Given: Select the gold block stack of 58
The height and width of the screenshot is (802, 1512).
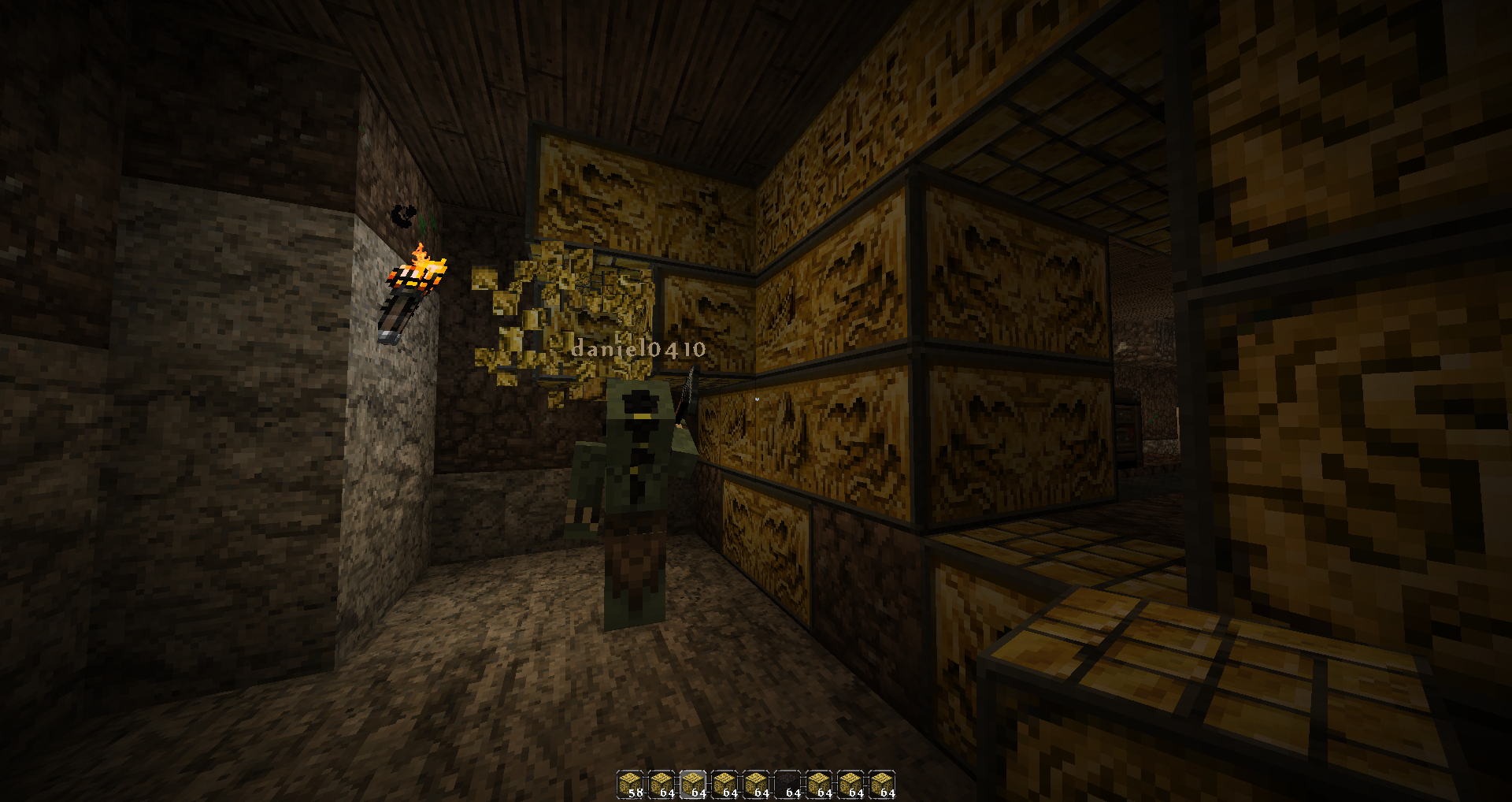Looking at the screenshot, I should point(630,785).
